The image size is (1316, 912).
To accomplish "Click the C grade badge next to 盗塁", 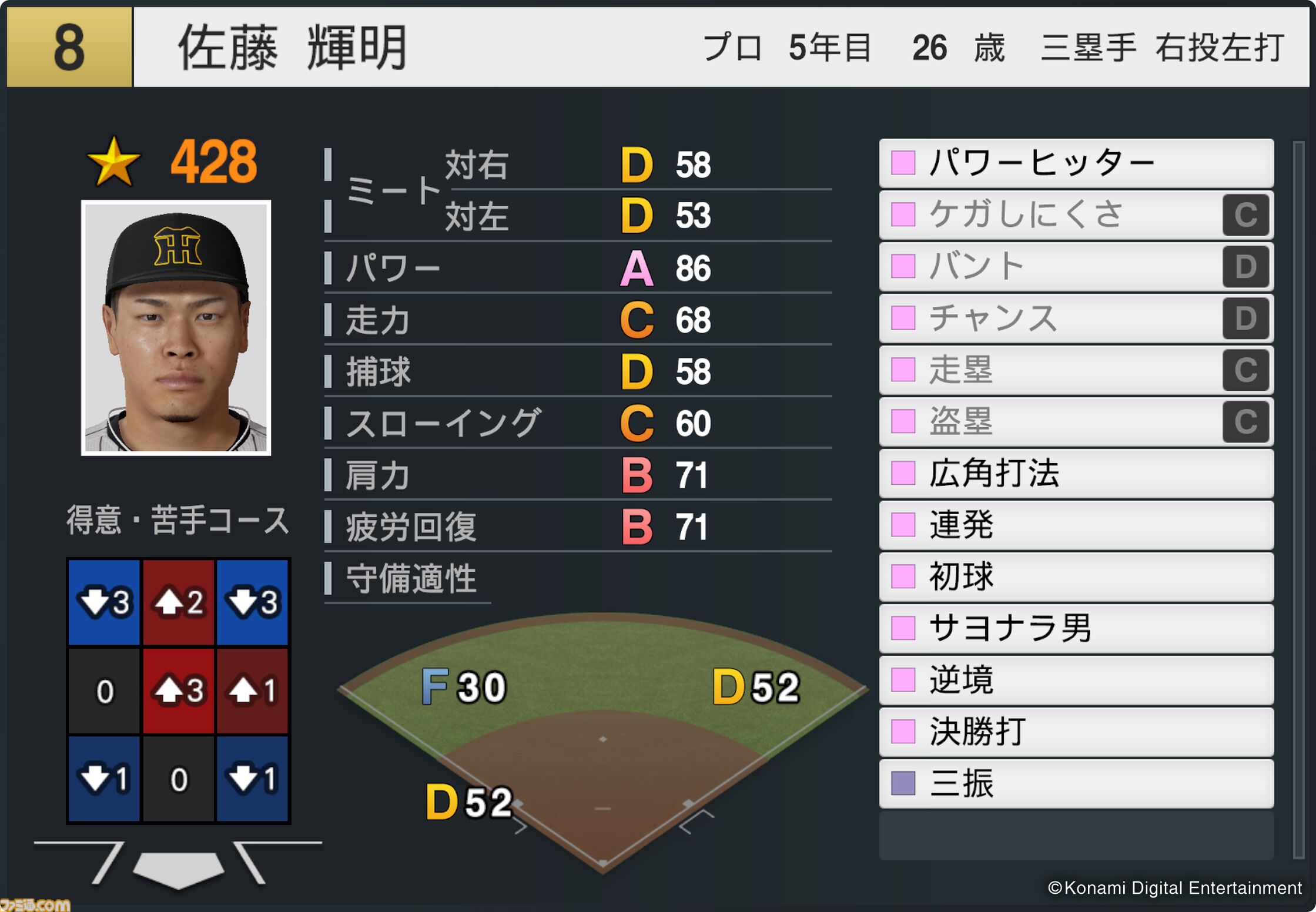I will [x=1246, y=421].
